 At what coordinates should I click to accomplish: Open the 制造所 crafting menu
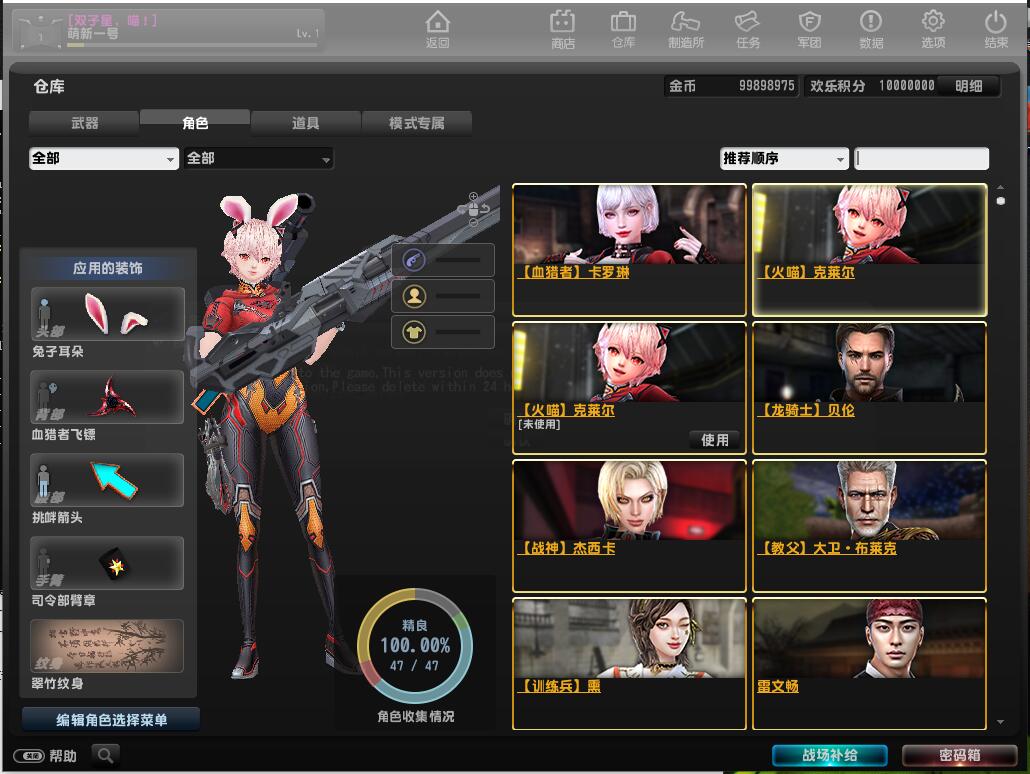(686, 28)
